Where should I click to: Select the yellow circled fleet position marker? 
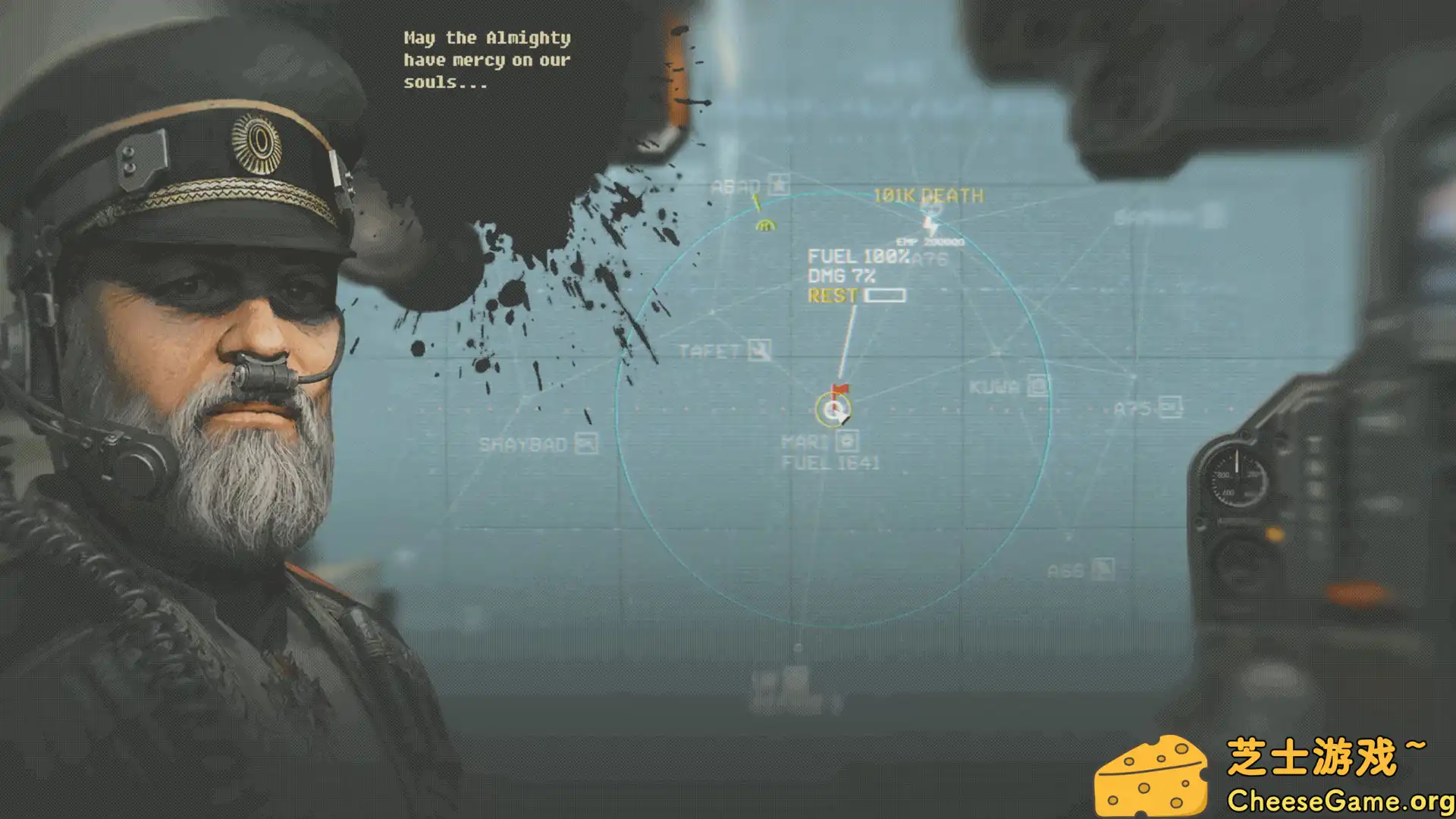pos(834,409)
